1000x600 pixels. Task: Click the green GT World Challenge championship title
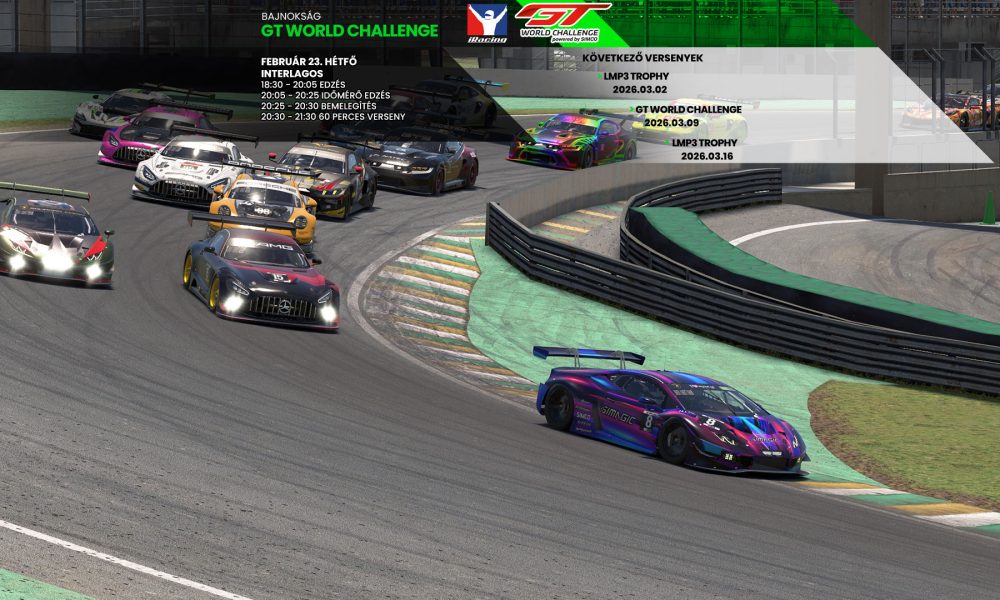tap(349, 31)
